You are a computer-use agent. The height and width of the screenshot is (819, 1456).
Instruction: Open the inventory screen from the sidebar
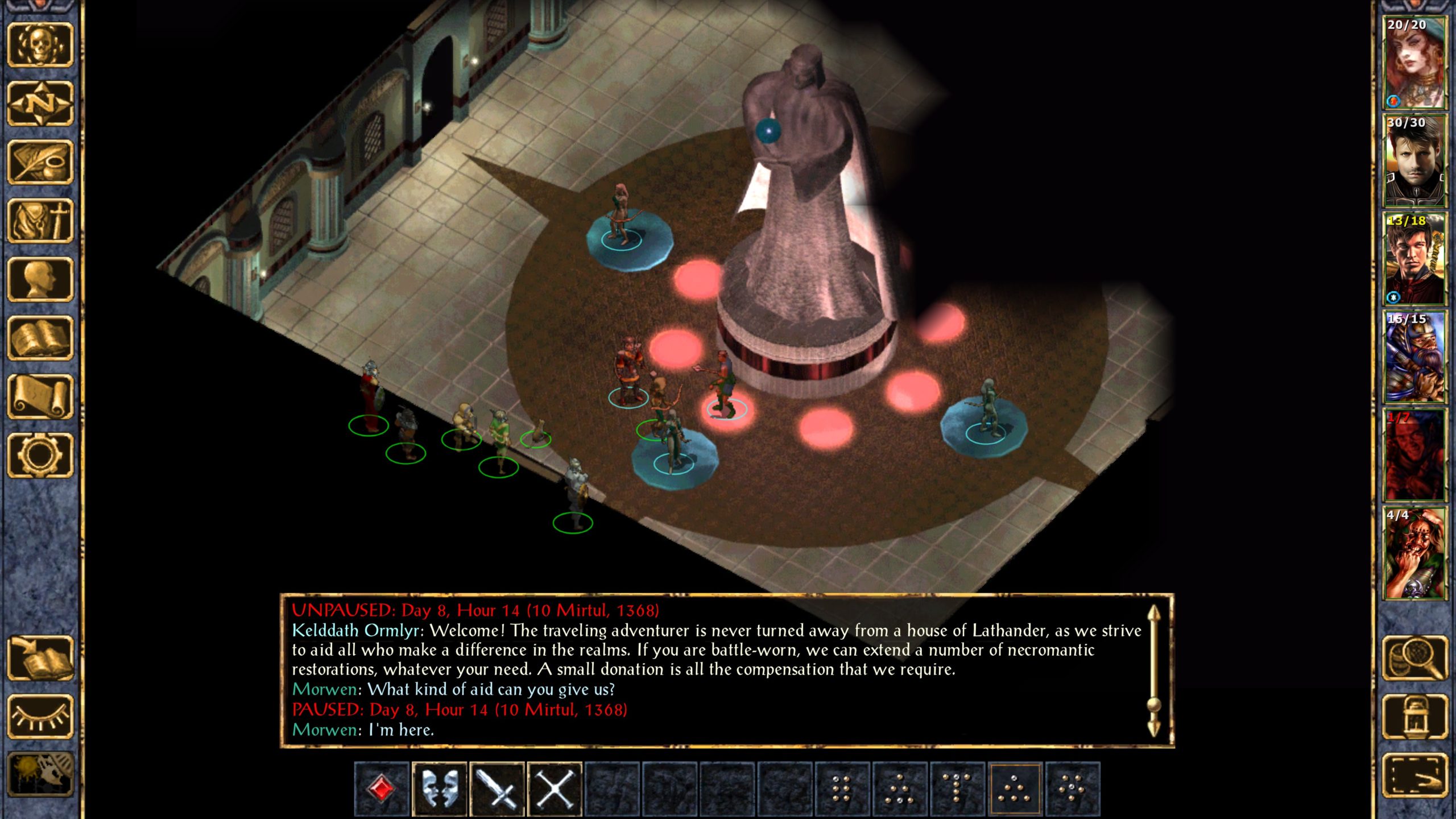40,221
